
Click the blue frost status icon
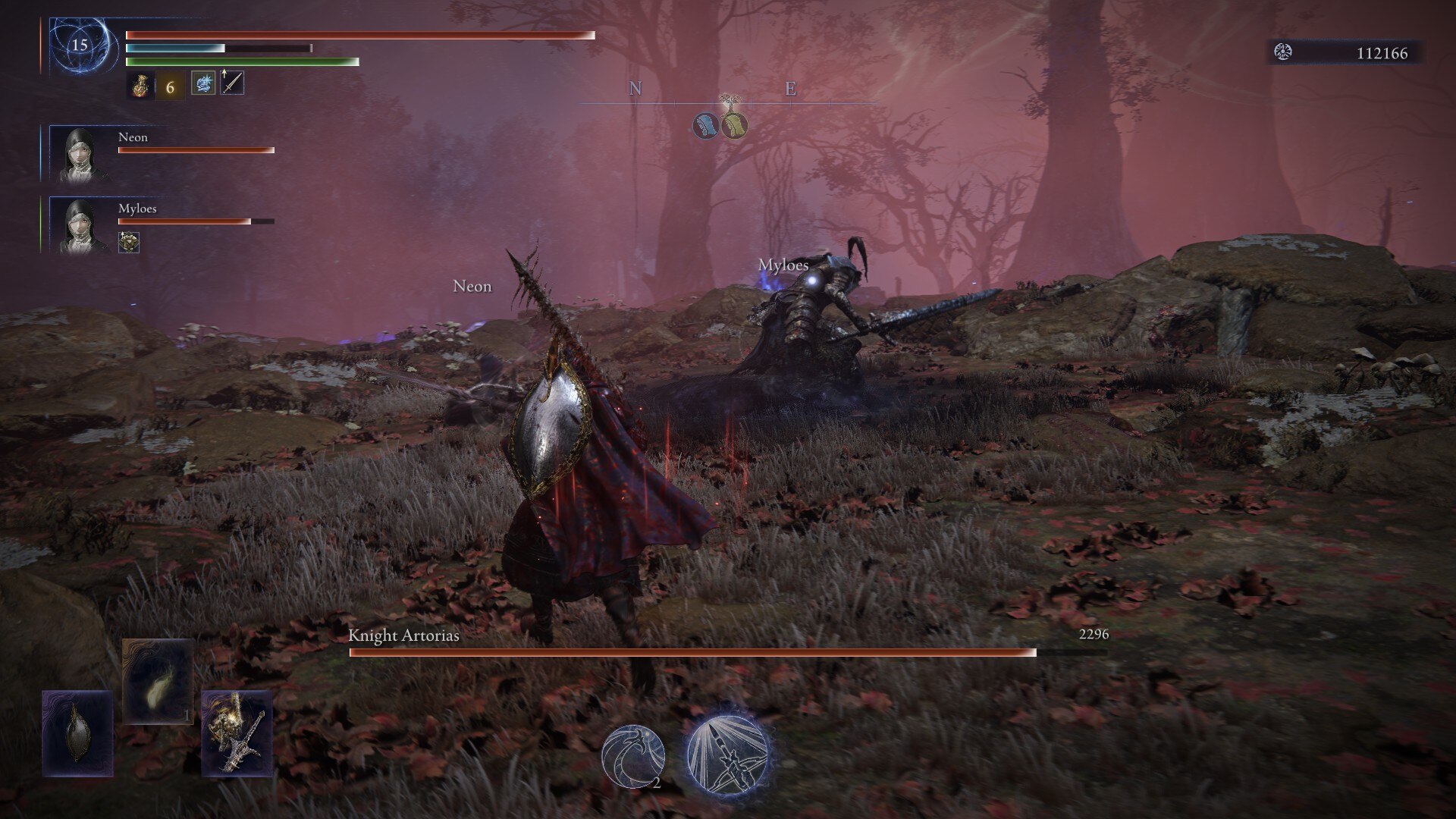pos(203,83)
